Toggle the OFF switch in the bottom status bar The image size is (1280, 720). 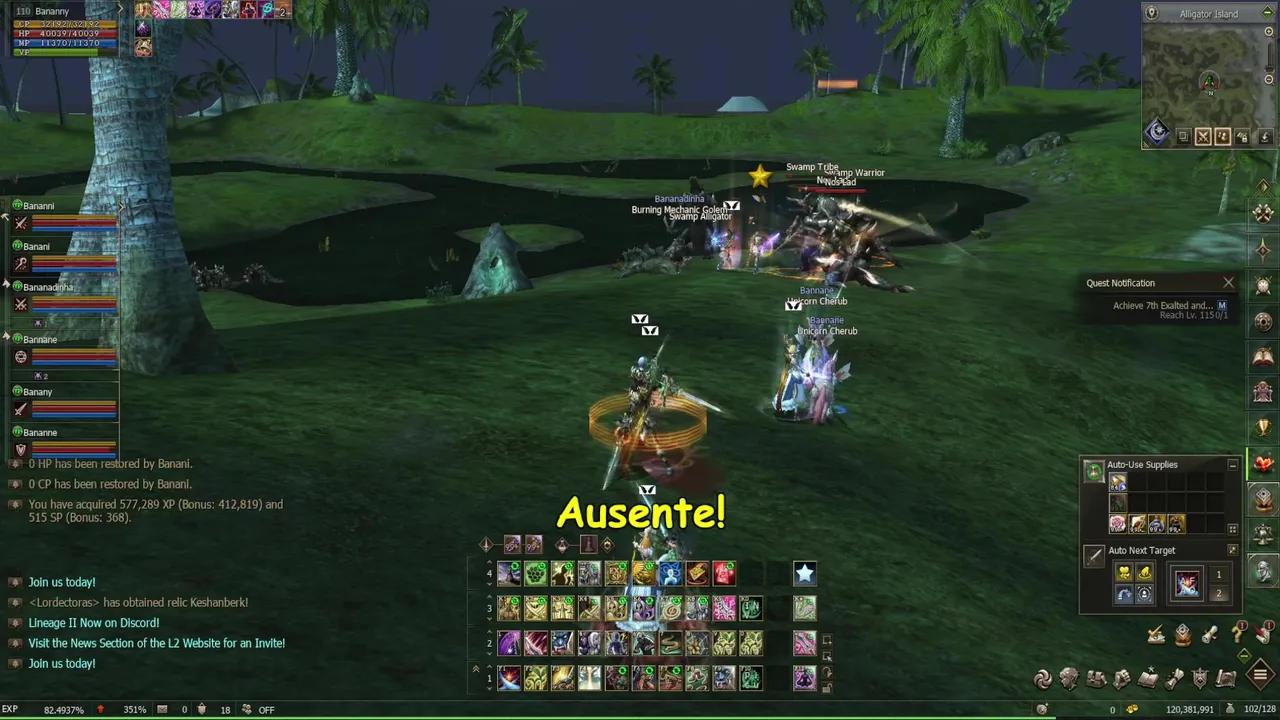point(265,710)
